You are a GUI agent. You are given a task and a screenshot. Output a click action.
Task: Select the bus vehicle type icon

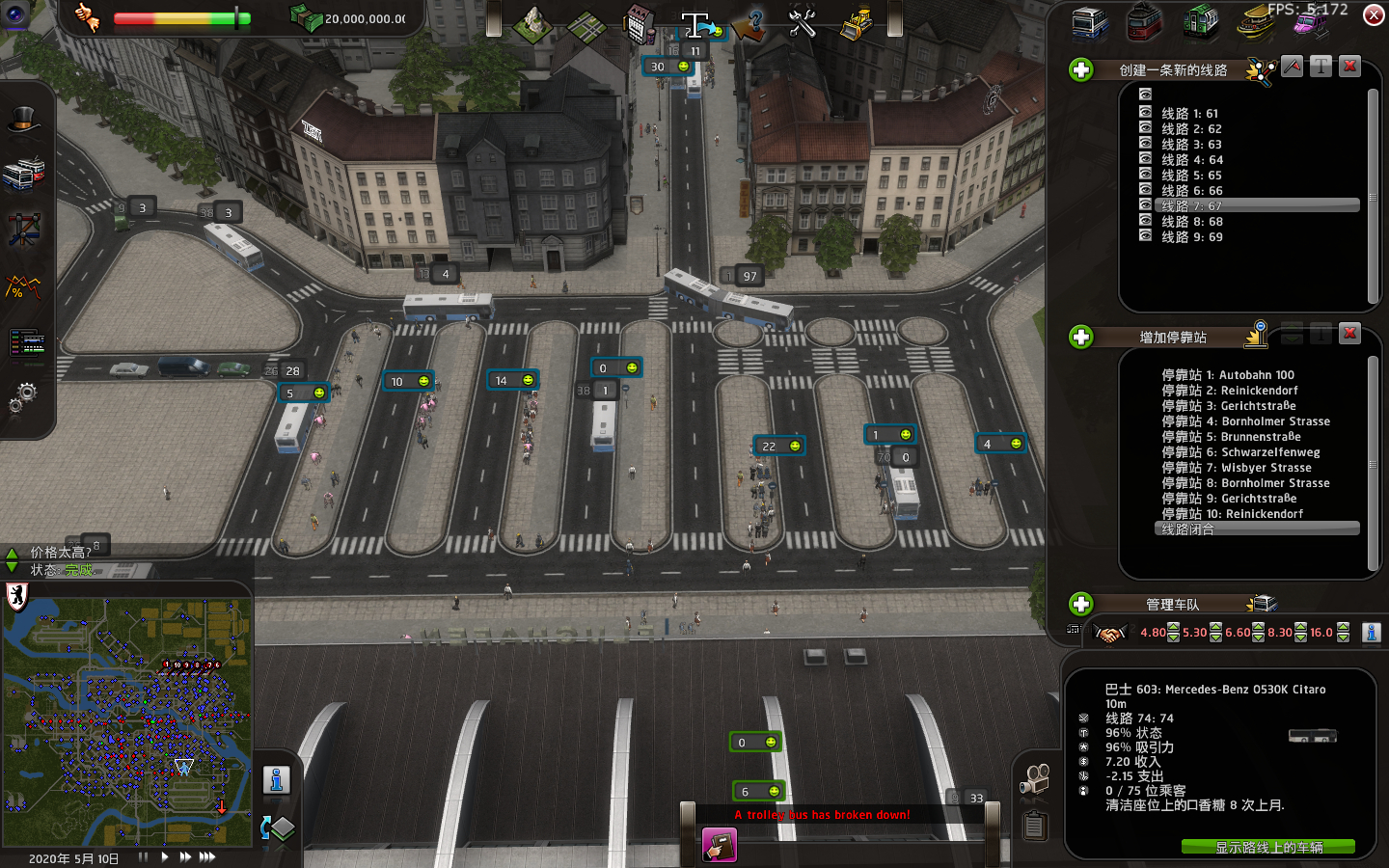click(1090, 22)
